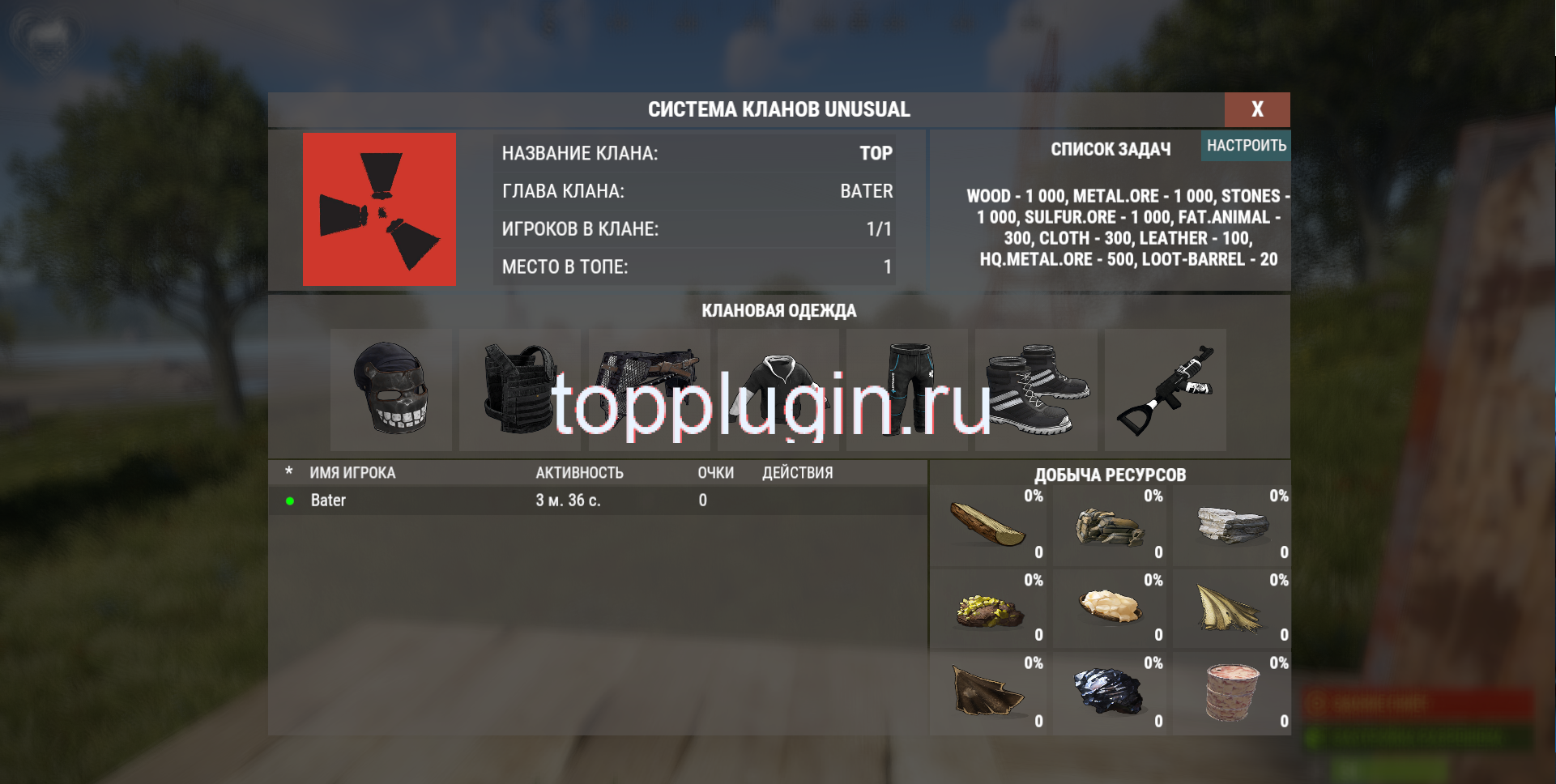Click the barrel resource icon
Image resolution: width=1556 pixels, height=784 pixels.
coord(1232,692)
